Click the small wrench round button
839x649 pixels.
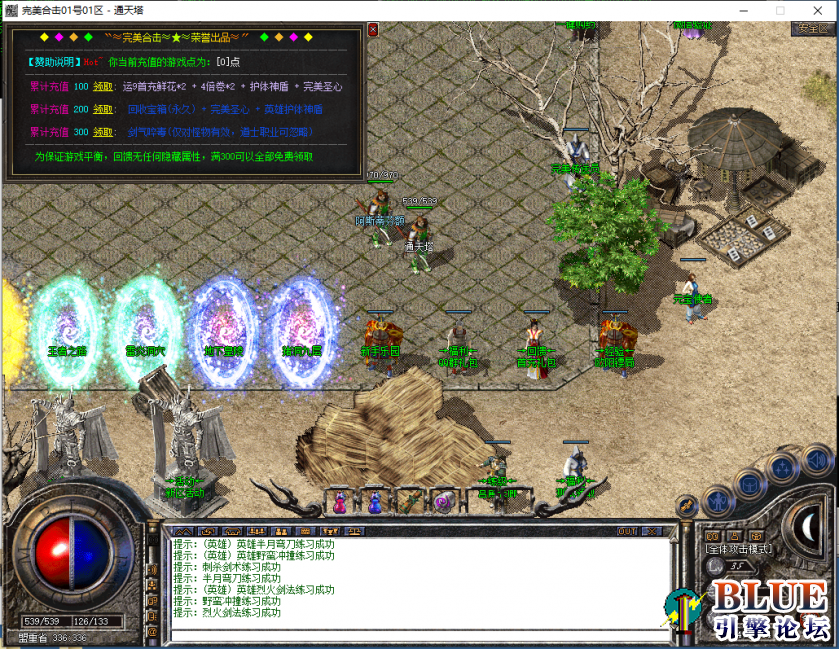pos(686,505)
